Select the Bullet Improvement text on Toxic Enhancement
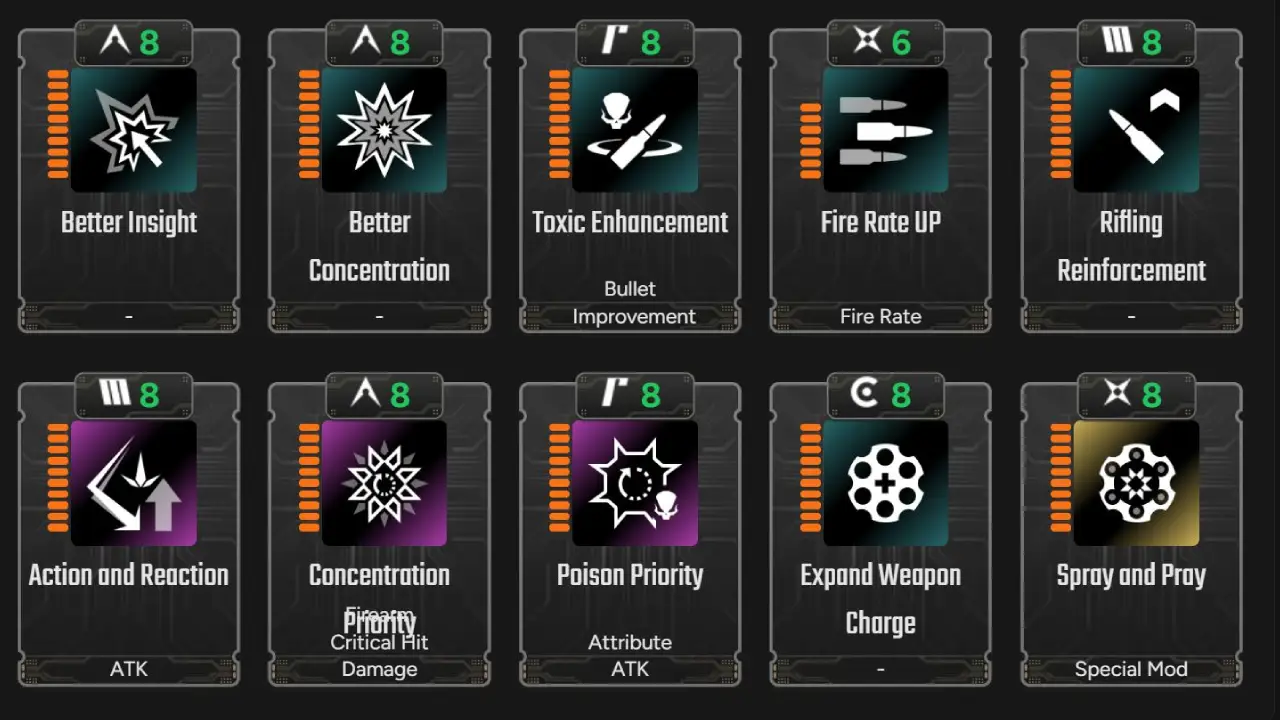Viewport: 1280px width, 720px height. (632, 302)
